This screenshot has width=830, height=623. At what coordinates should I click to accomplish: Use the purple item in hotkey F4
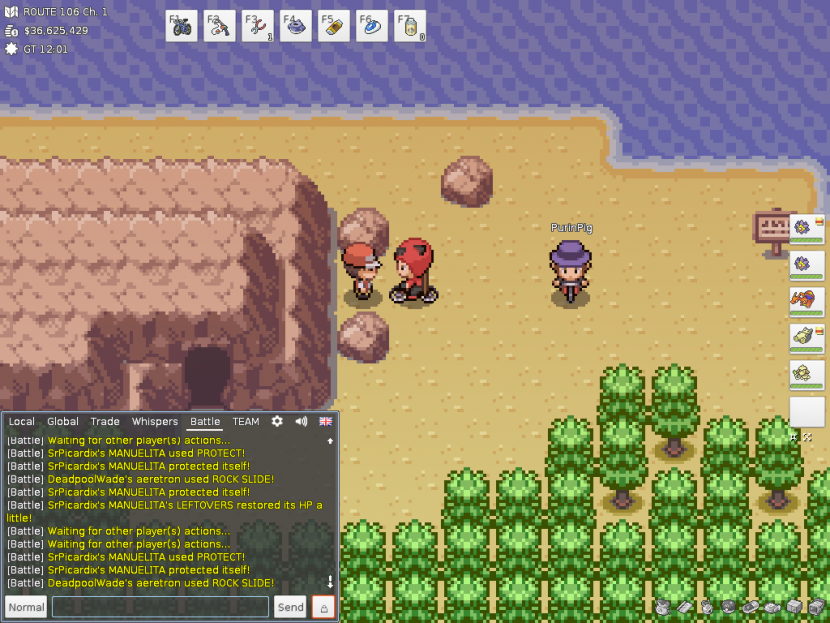pos(296,26)
